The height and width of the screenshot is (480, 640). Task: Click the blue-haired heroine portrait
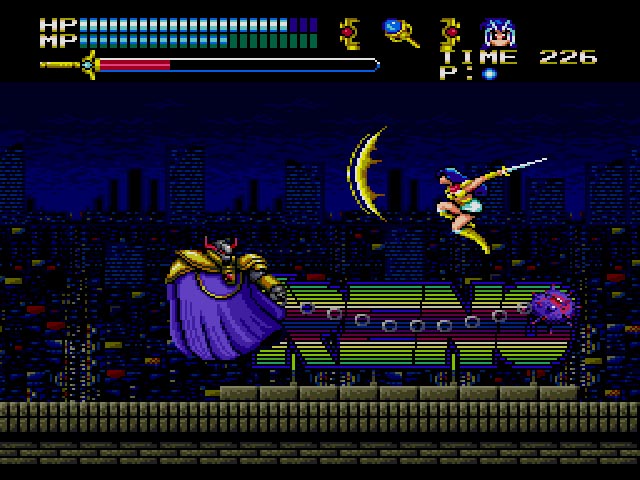(497, 33)
